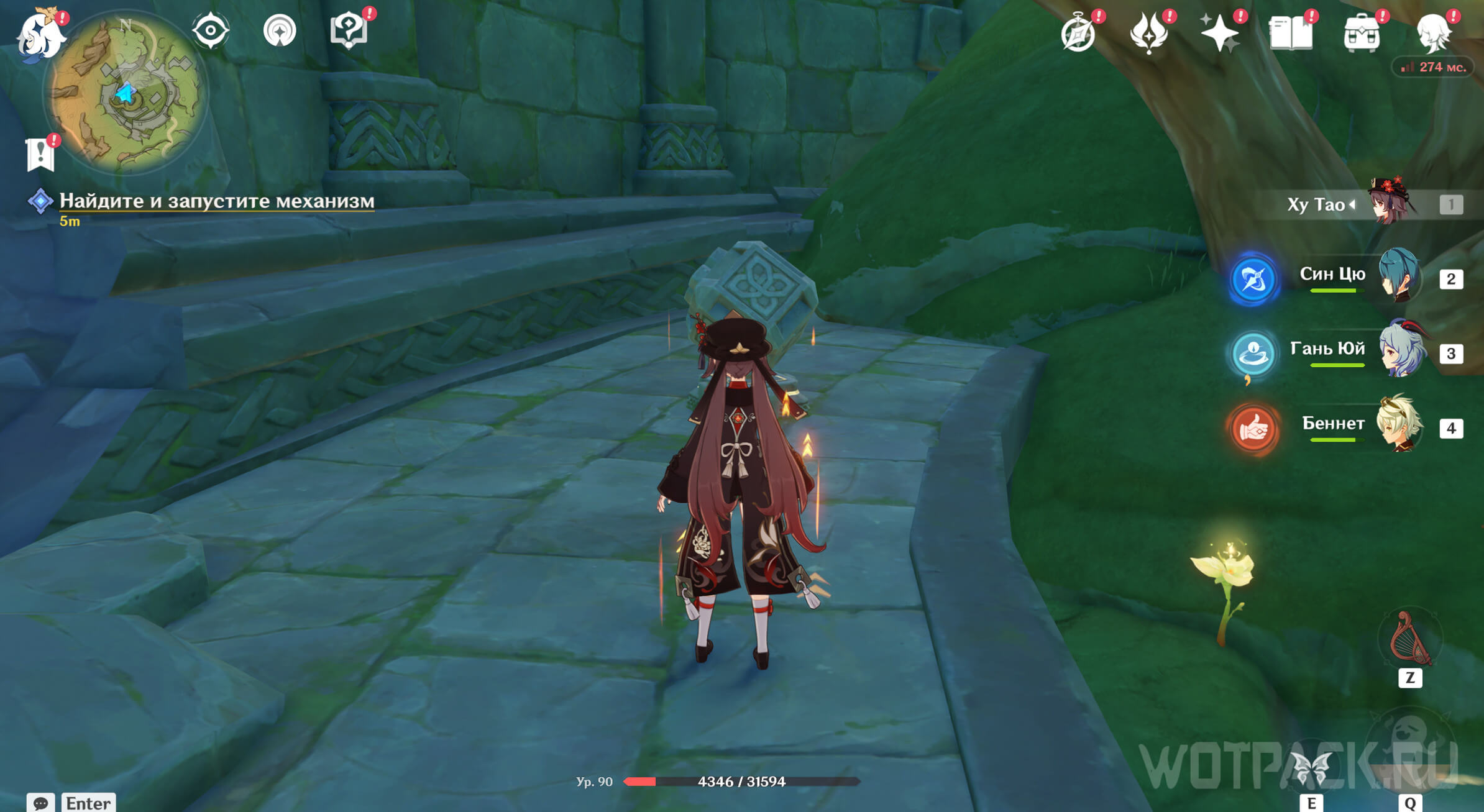Open the chat speech bubble button

(x=41, y=803)
